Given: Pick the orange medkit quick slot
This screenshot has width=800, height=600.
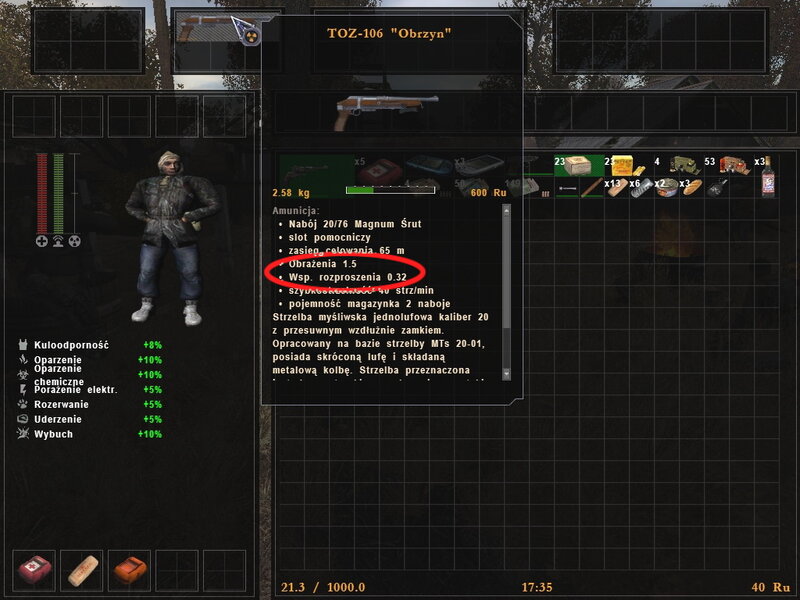Looking at the screenshot, I should (130, 570).
